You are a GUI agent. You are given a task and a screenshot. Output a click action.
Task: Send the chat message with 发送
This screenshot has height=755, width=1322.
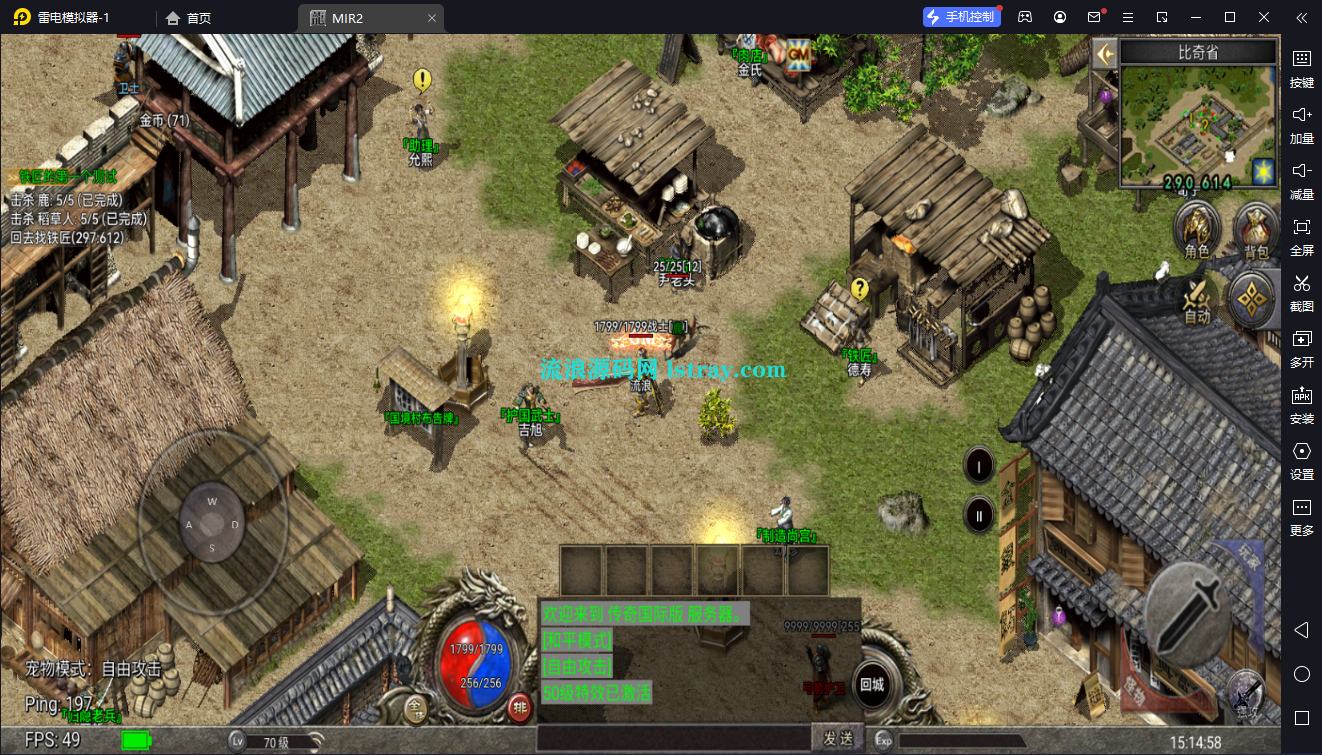838,739
